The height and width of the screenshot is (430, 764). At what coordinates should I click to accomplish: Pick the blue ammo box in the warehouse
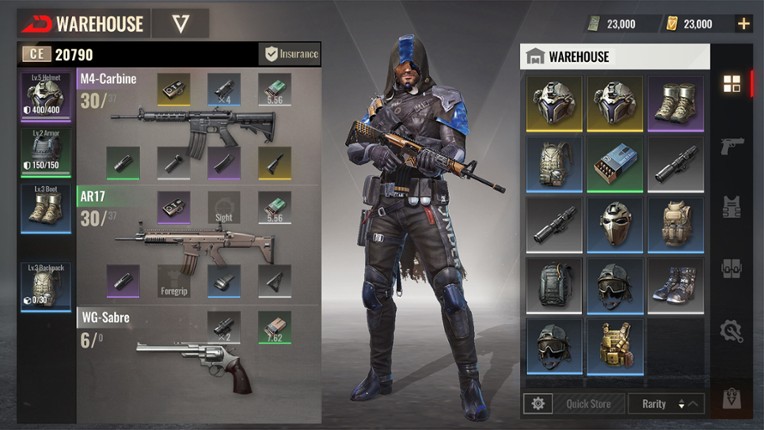[614, 162]
